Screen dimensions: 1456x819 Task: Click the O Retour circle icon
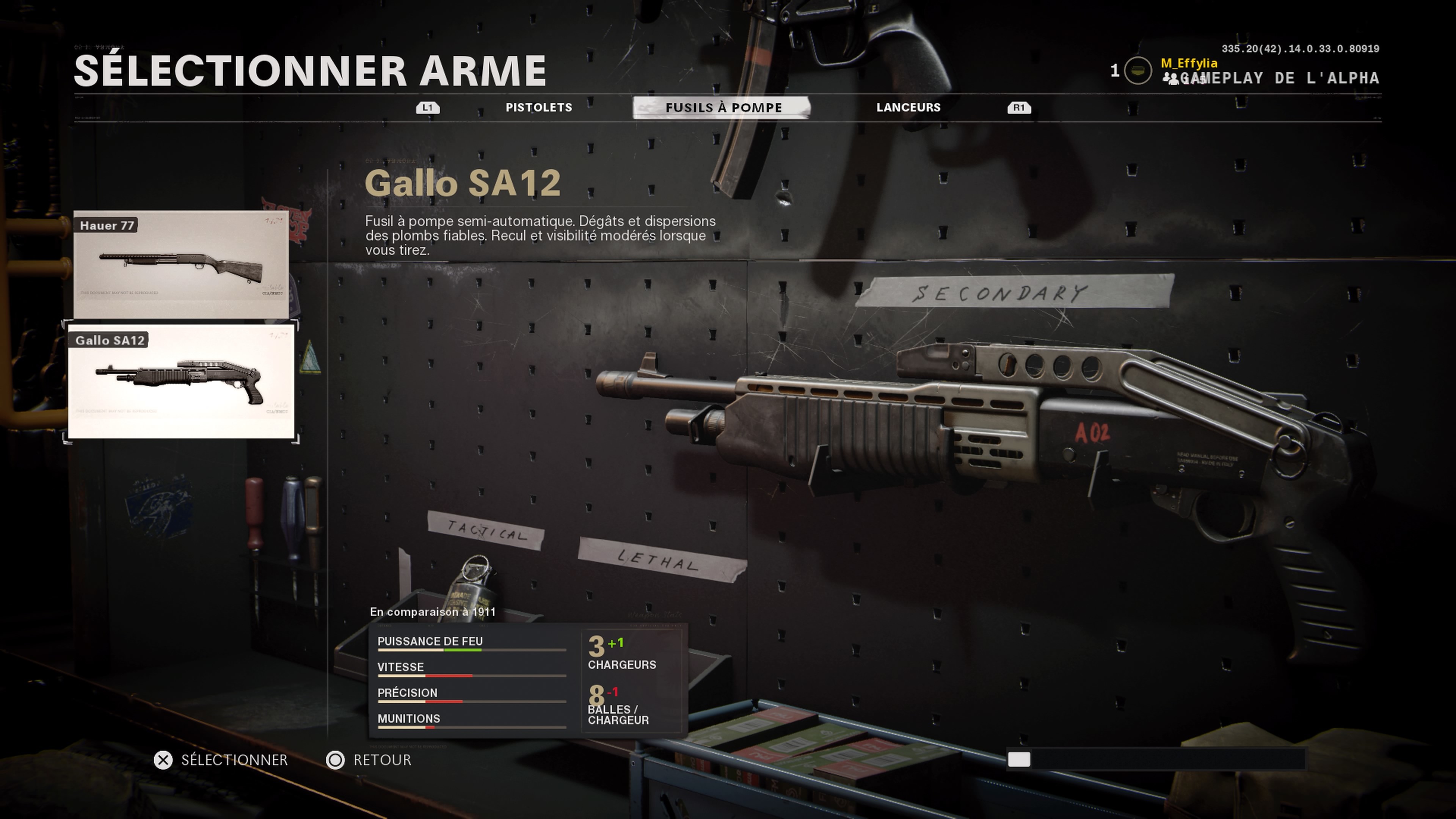(x=336, y=760)
